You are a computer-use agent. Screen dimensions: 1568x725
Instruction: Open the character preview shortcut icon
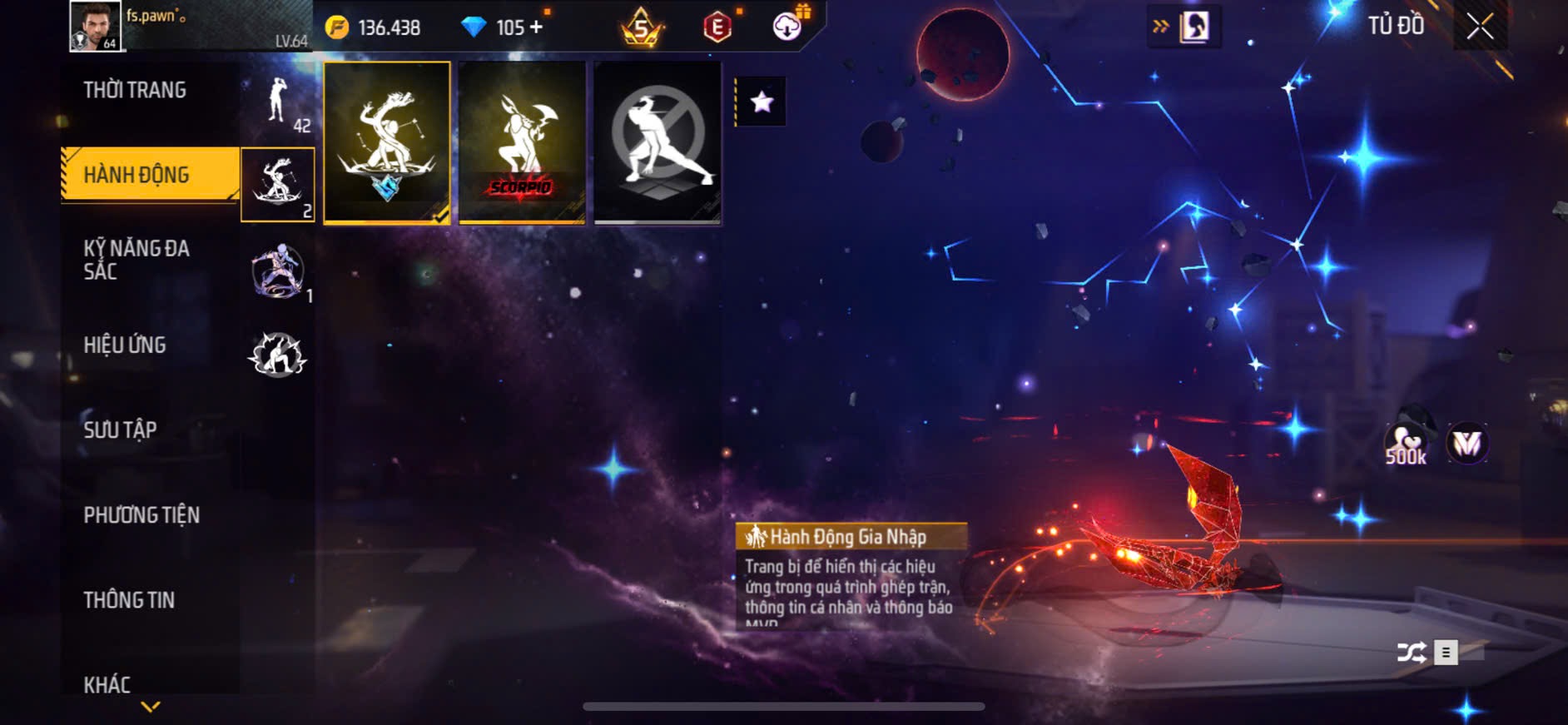click(x=1194, y=27)
